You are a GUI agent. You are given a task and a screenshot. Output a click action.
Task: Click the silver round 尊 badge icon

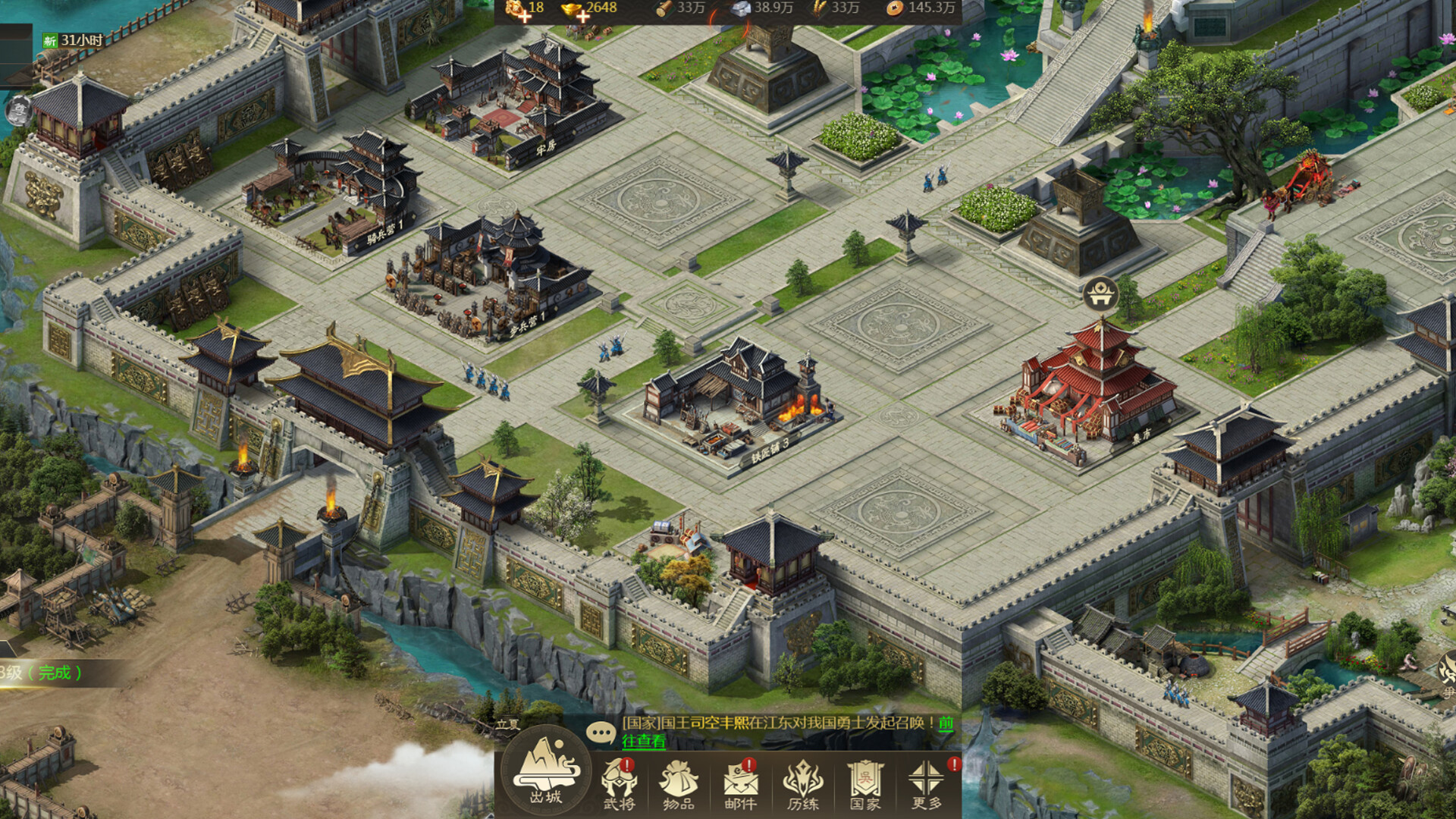17,111
